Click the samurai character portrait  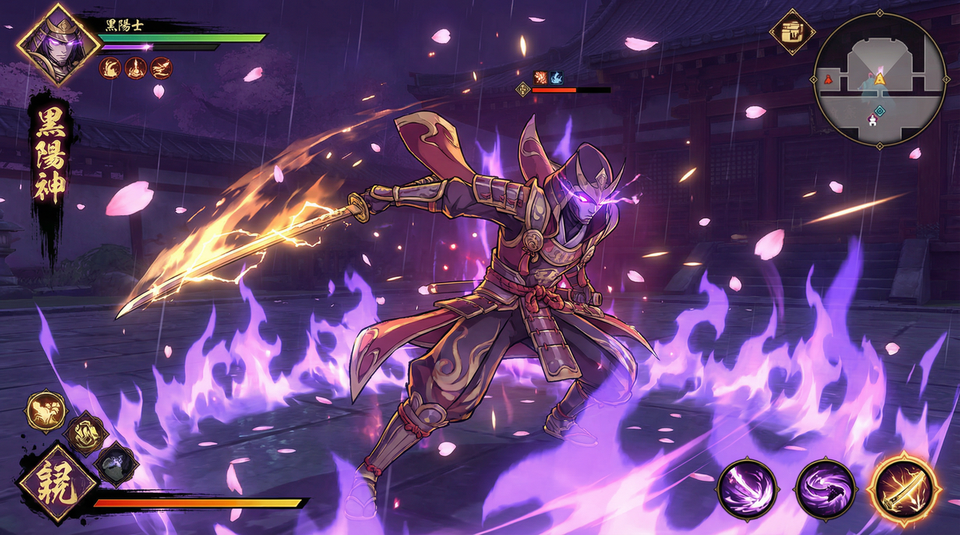58,45
